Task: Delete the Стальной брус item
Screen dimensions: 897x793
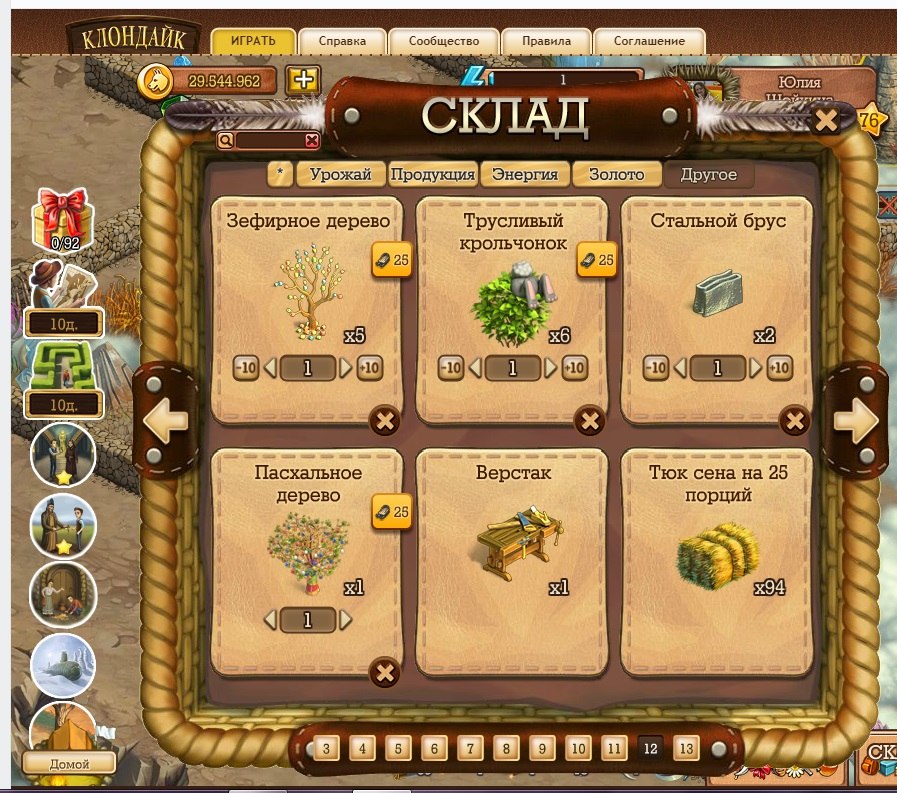Action: (794, 421)
